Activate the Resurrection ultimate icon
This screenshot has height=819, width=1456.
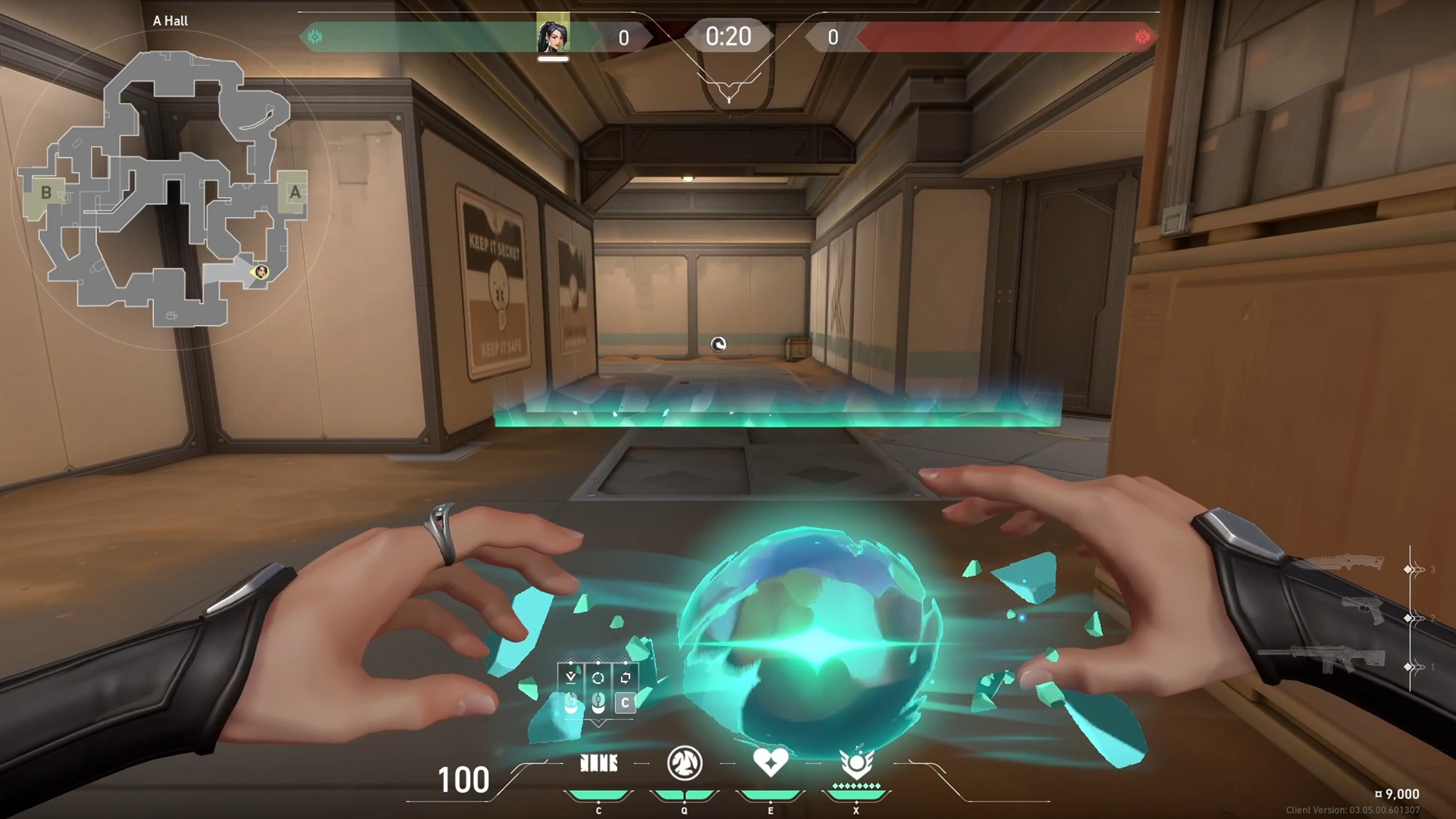856,764
